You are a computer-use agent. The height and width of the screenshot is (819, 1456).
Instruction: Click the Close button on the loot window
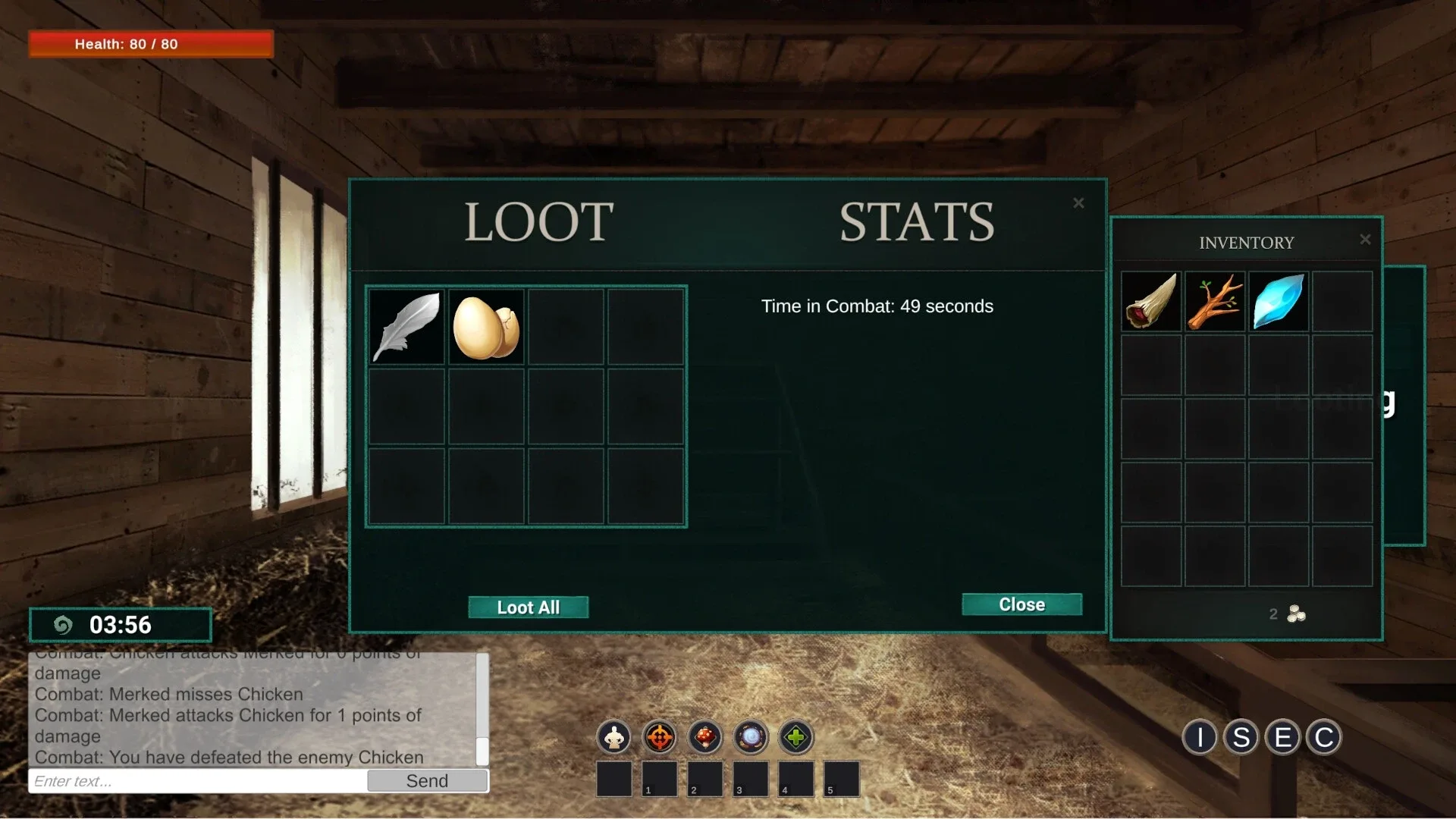click(x=1021, y=604)
